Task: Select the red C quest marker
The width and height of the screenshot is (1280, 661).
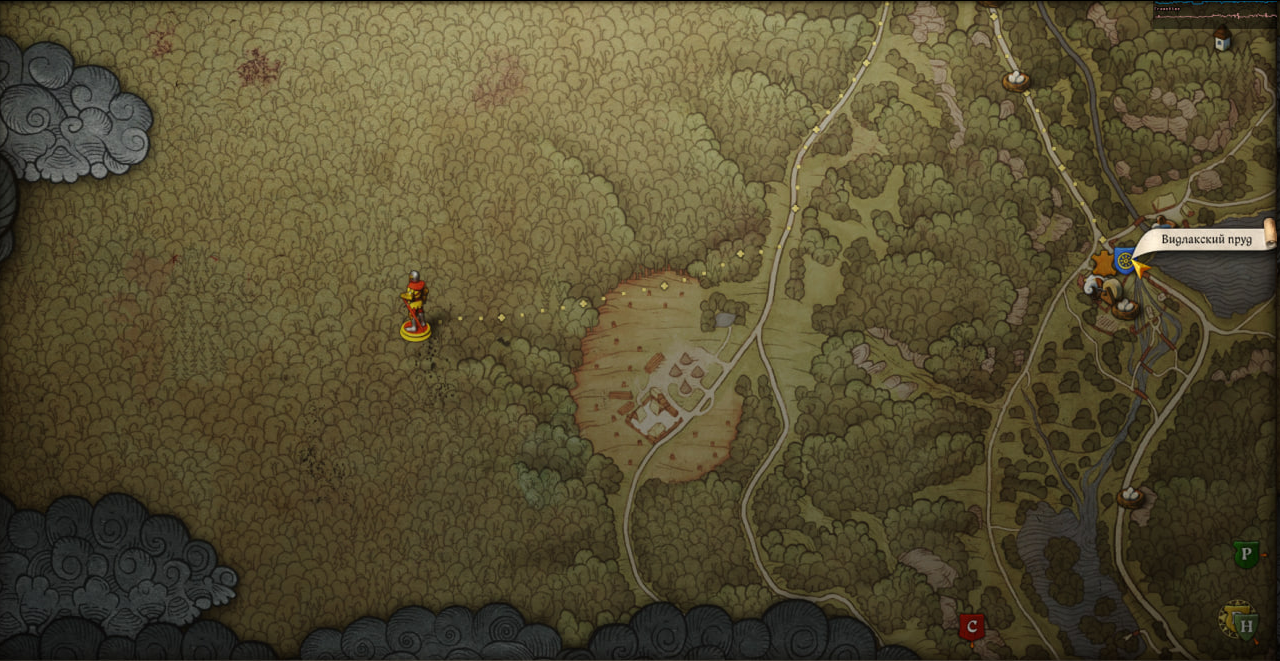Action: pos(970,627)
